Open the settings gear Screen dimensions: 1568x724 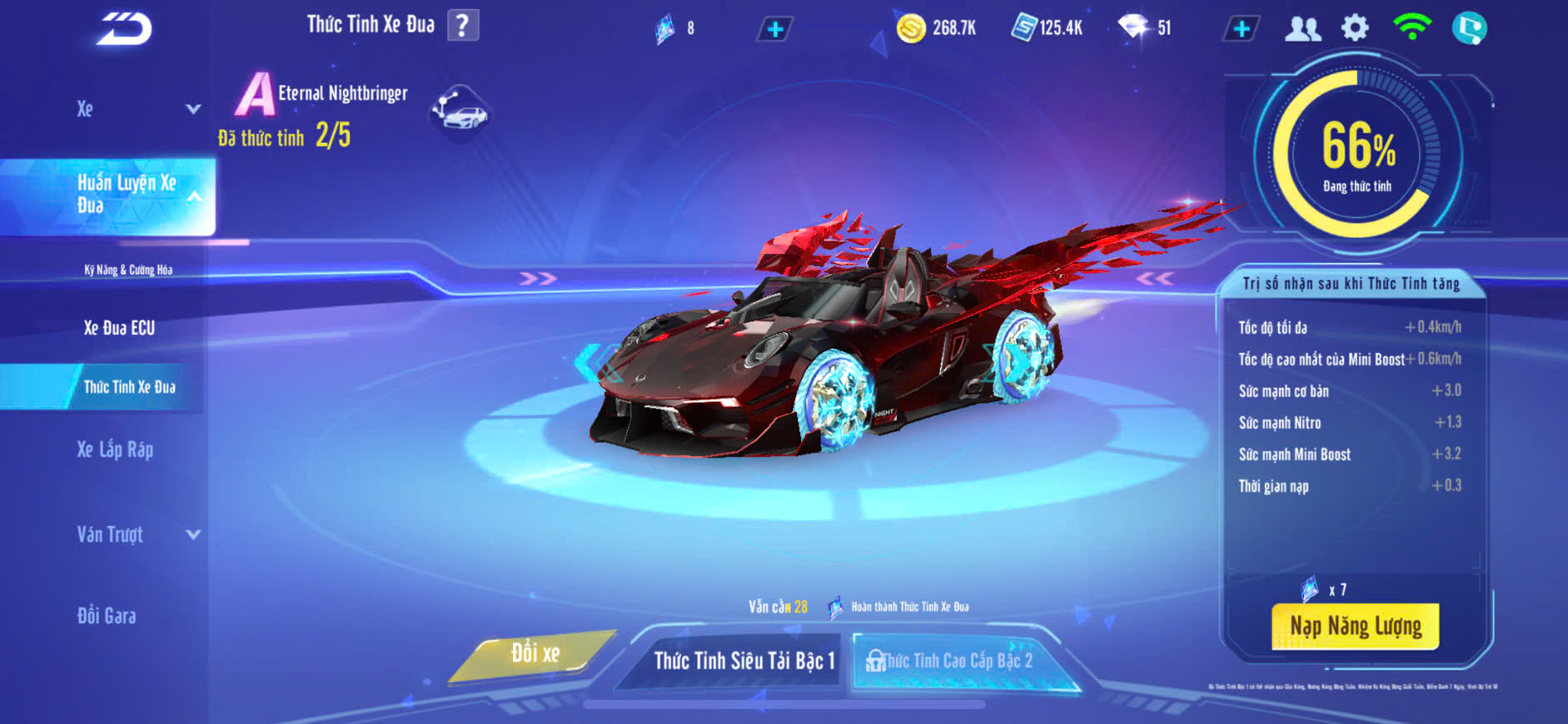coord(1355,28)
